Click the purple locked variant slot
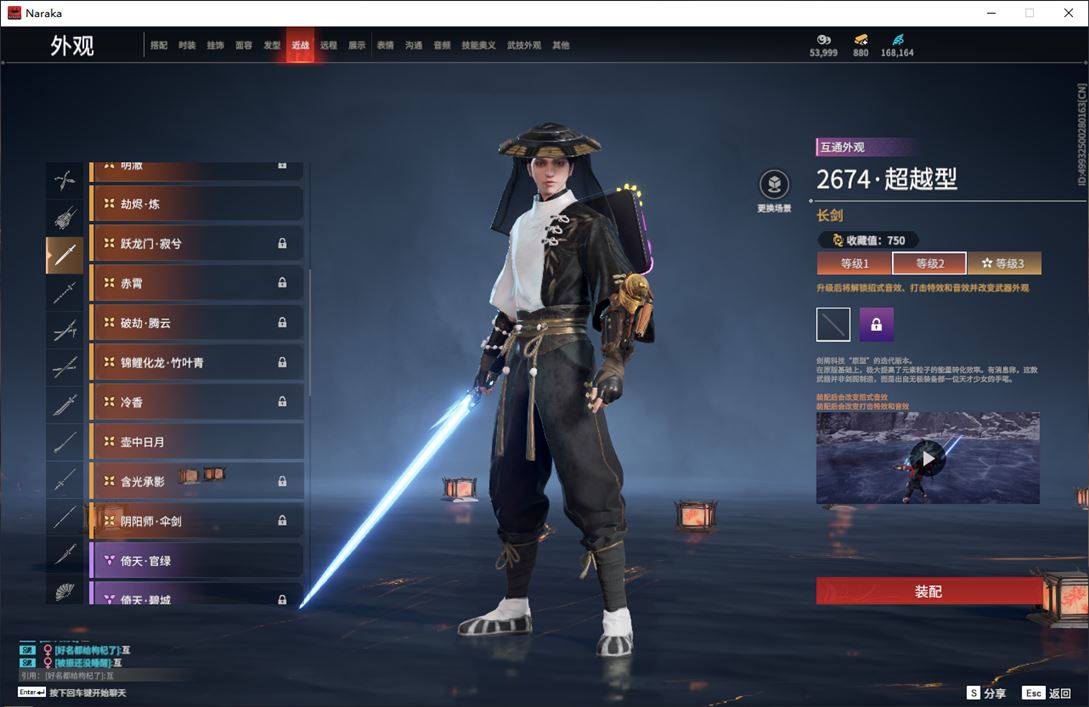1089x707 pixels. (x=876, y=325)
